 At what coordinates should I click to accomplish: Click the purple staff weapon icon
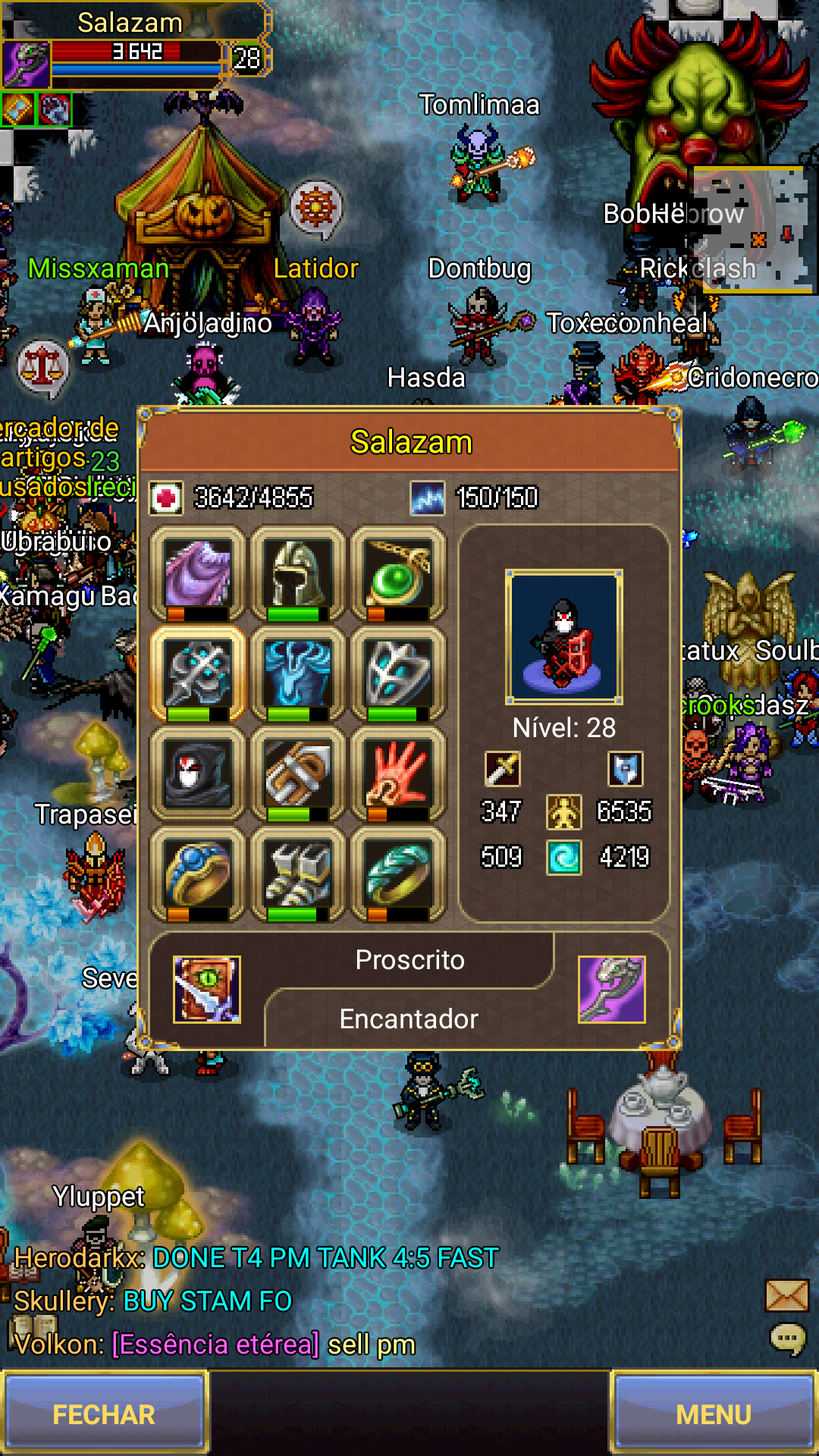click(611, 989)
